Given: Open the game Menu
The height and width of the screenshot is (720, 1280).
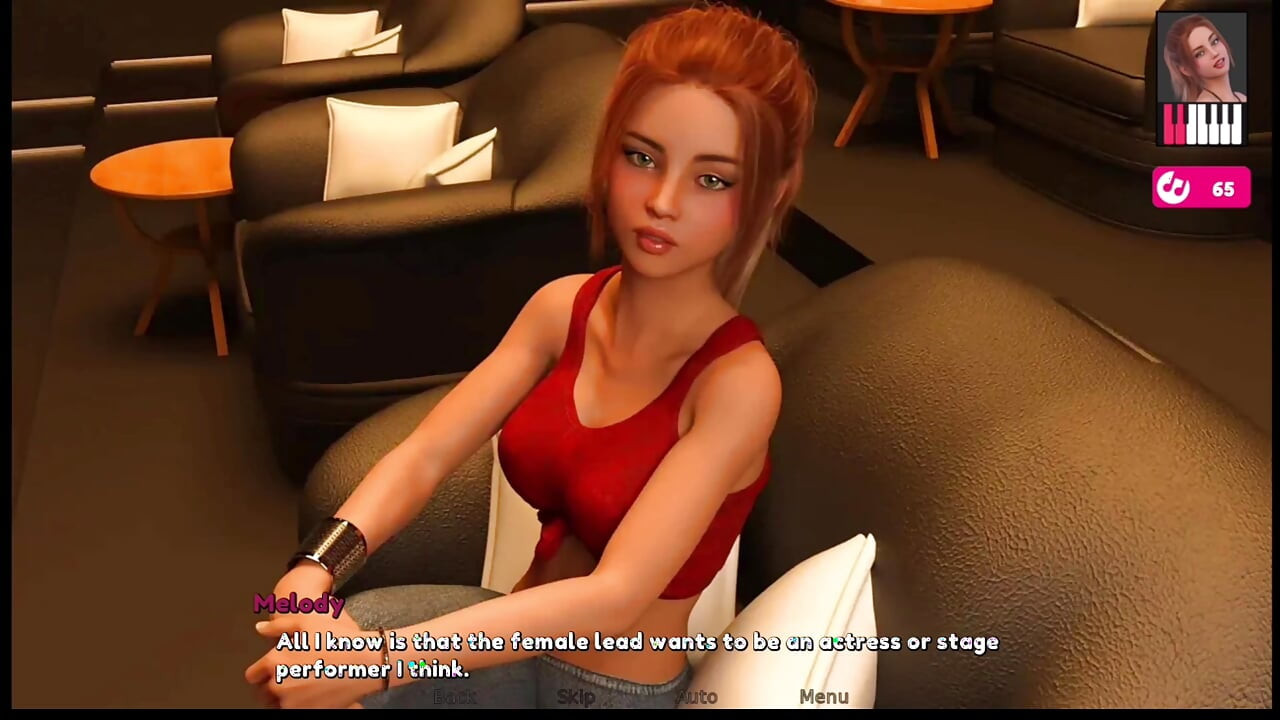Looking at the screenshot, I should click(x=823, y=697).
